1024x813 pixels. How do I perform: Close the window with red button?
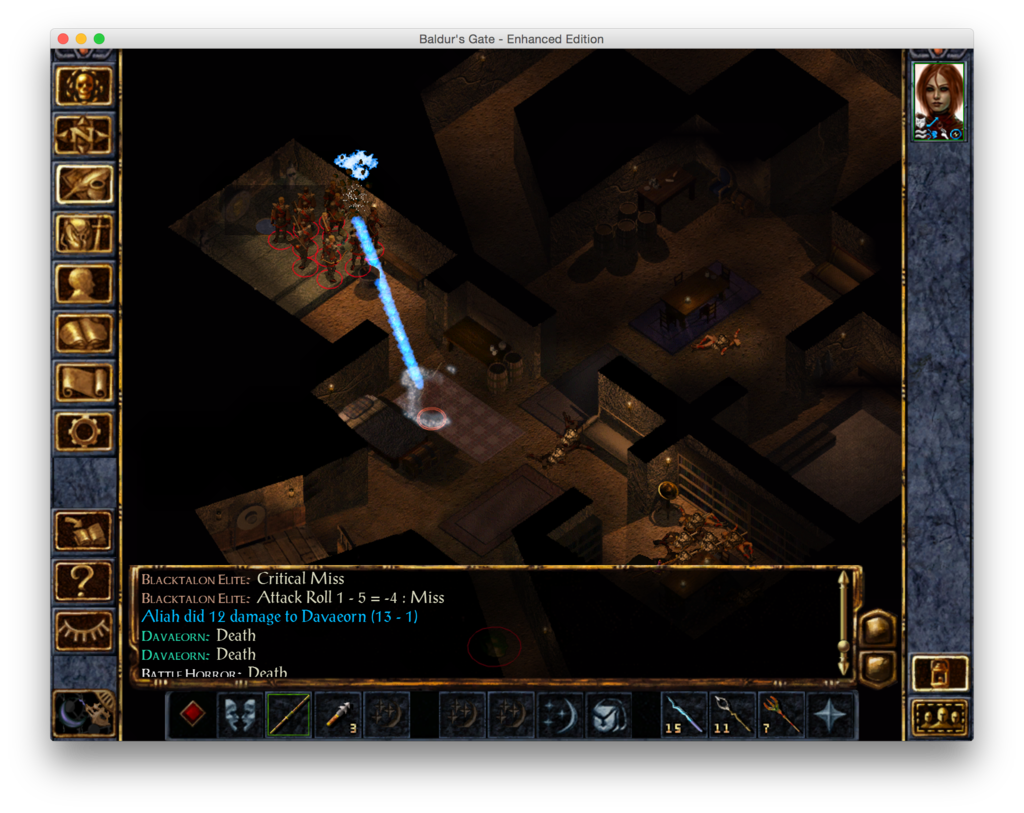point(63,39)
